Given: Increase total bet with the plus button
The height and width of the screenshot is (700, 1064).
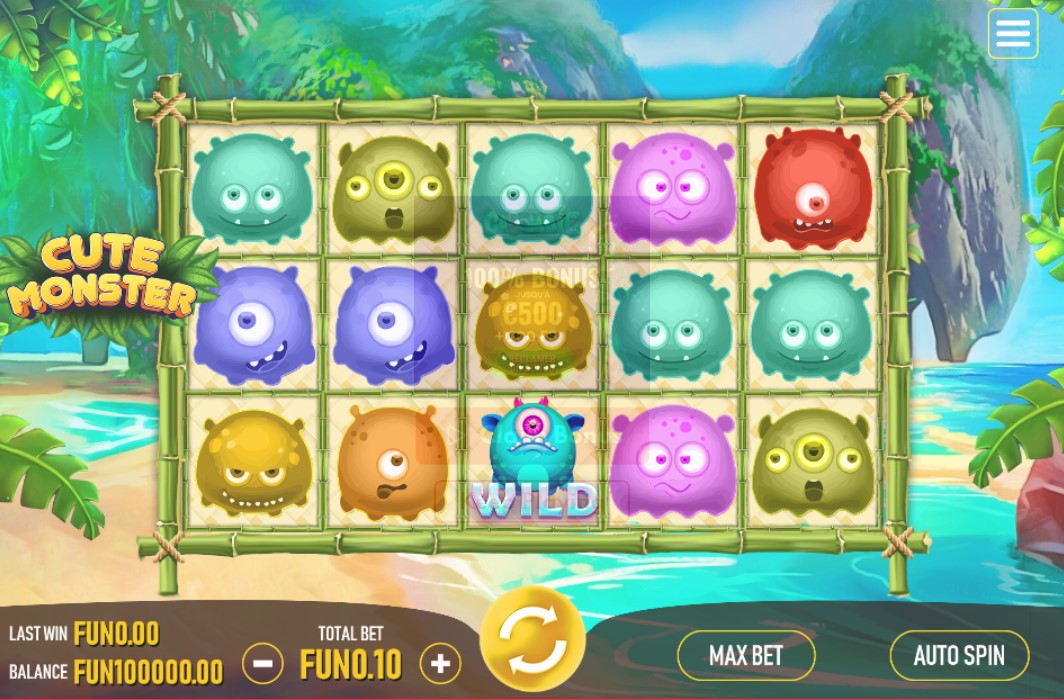Looking at the screenshot, I should click(x=440, y=662).
